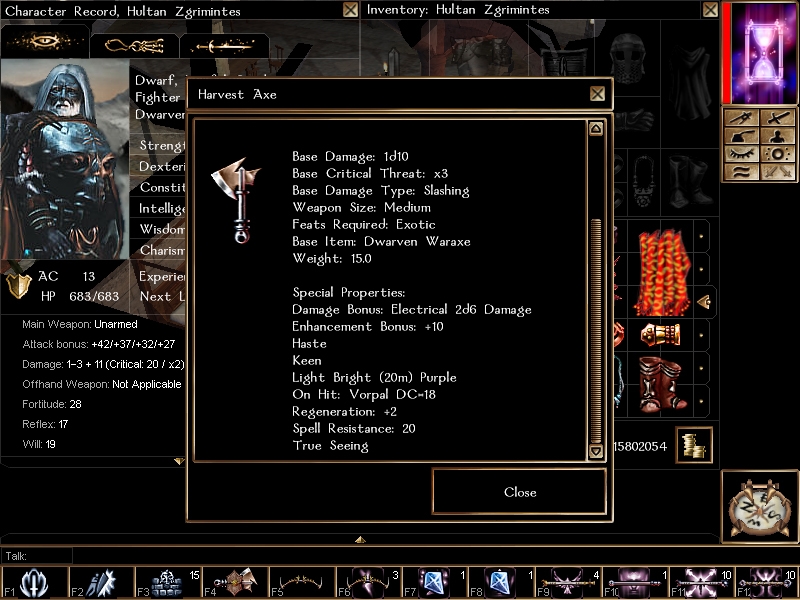Activate the F7 blue crystal quickbar slot
Viewport: 800px width, 600px height.
[435, 582]
